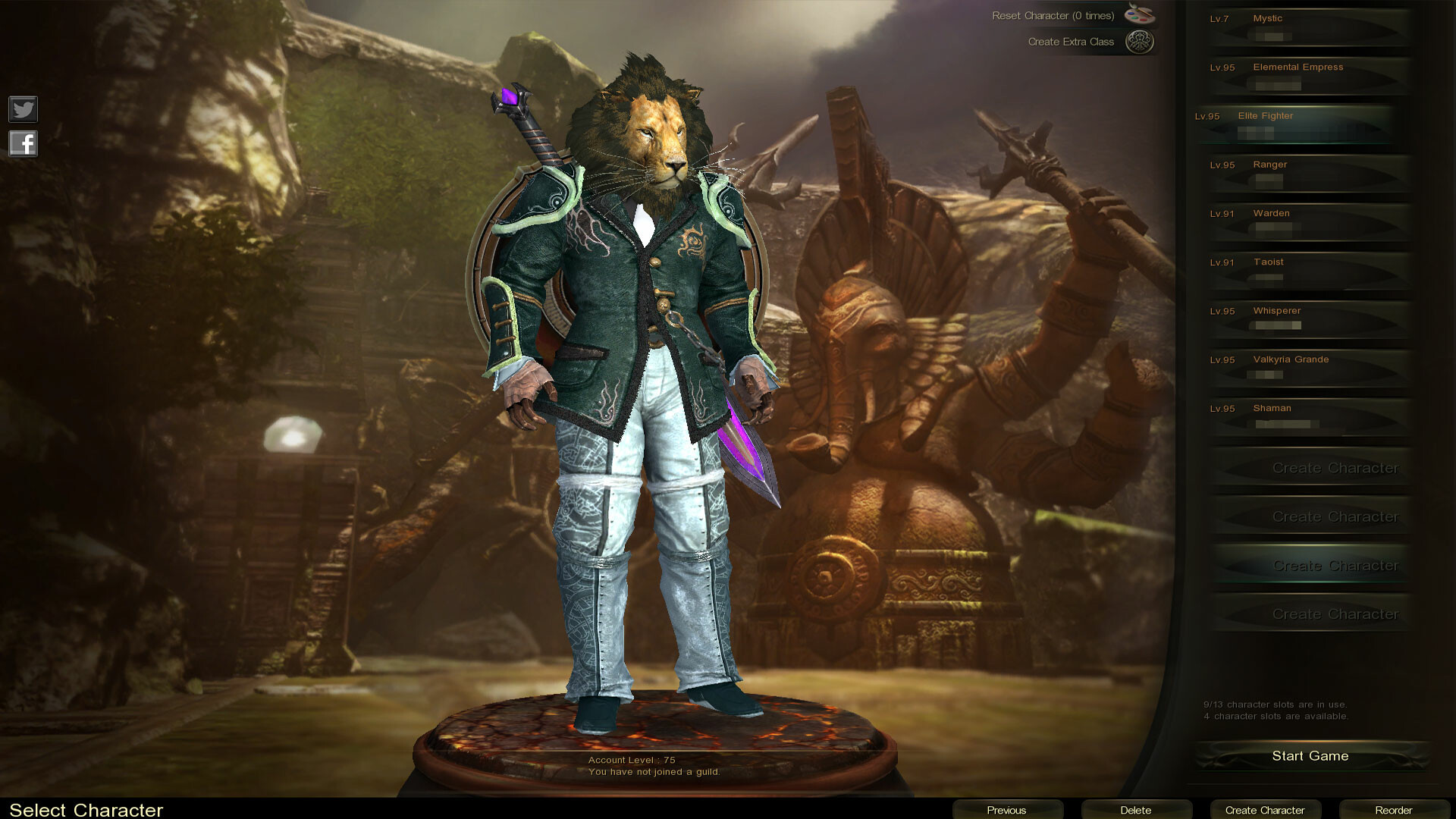Screen dimensions: 1456x819
Task: Select the Valkyria Grande character slot
Action: pyautogui.click(x=1308, y=368)
